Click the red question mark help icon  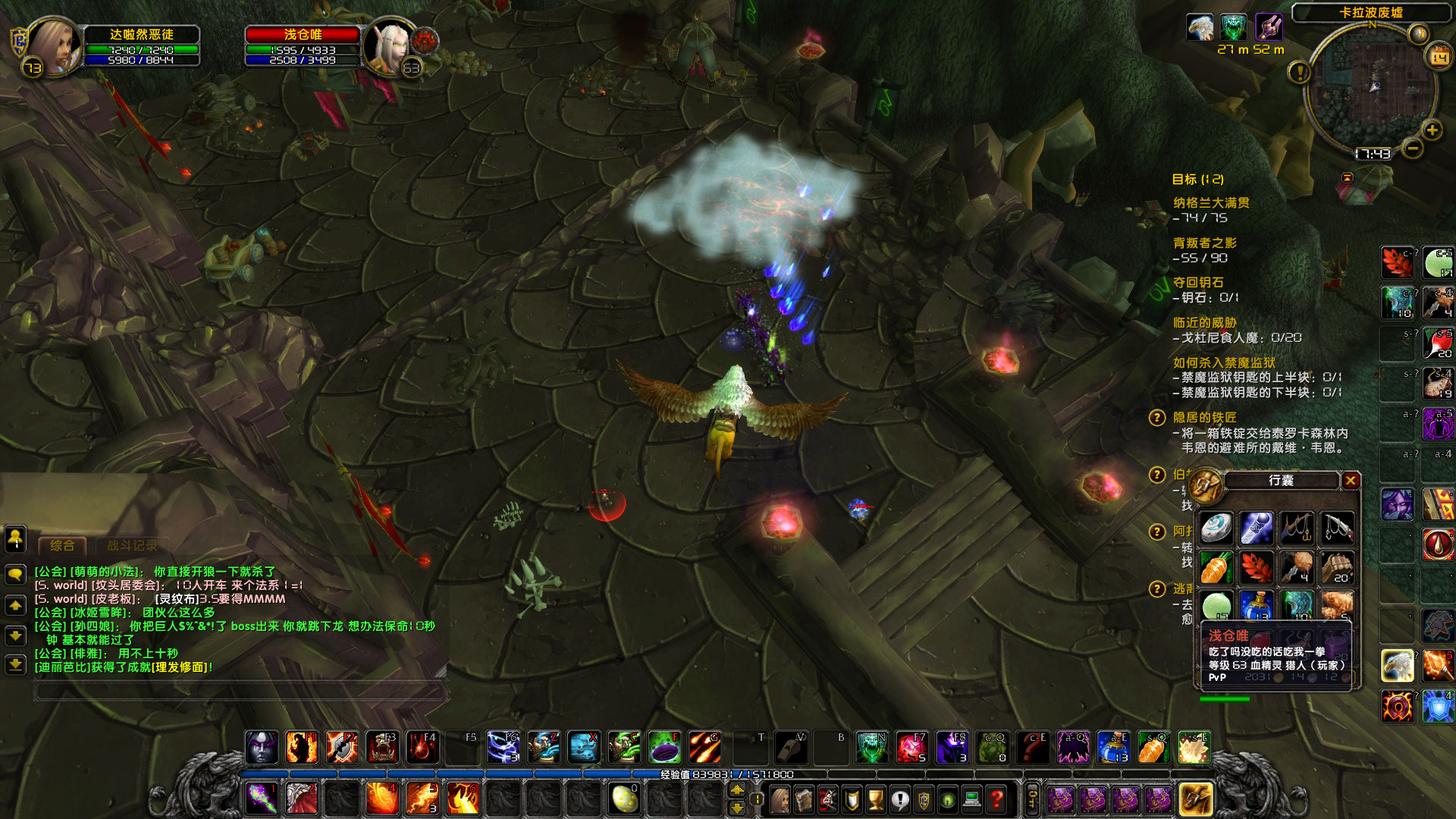[x=996, y=799]
